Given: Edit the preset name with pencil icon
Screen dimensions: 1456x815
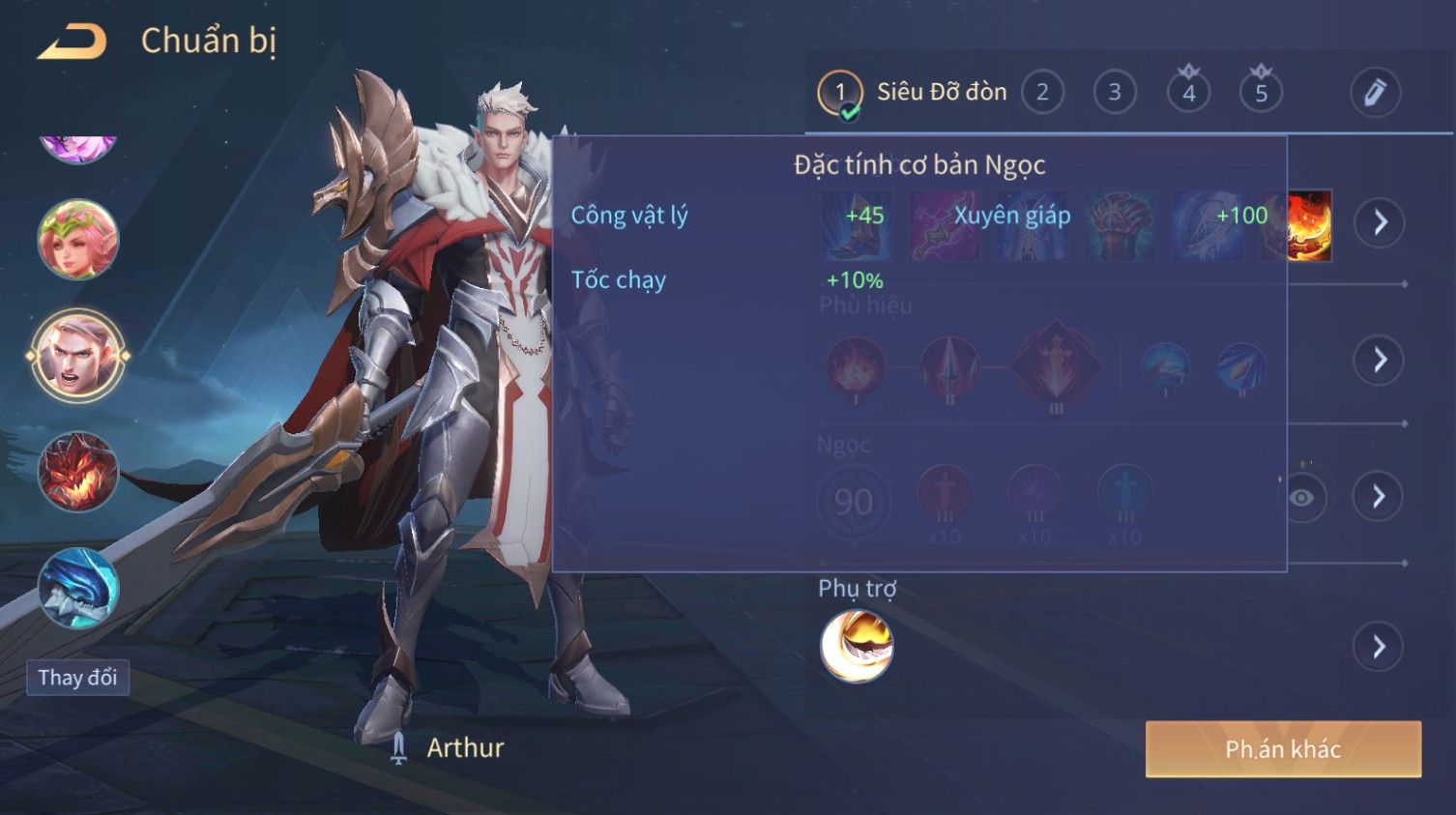Looking at the screenshot, I should (x=1375, y=93).
